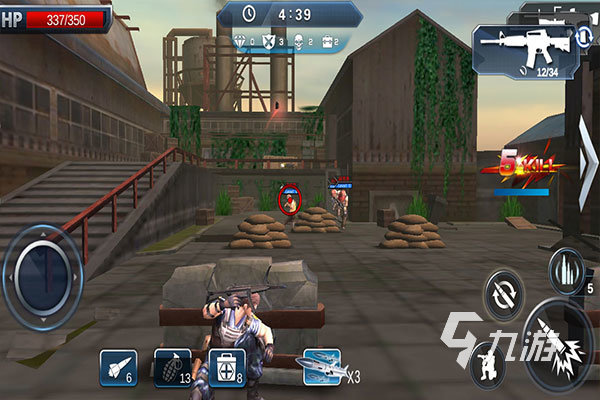Image resolution: width=600 pixels, height=400 pixels.
Task: Throw a grenade from the grenade slot
Action: click(171, 366)
